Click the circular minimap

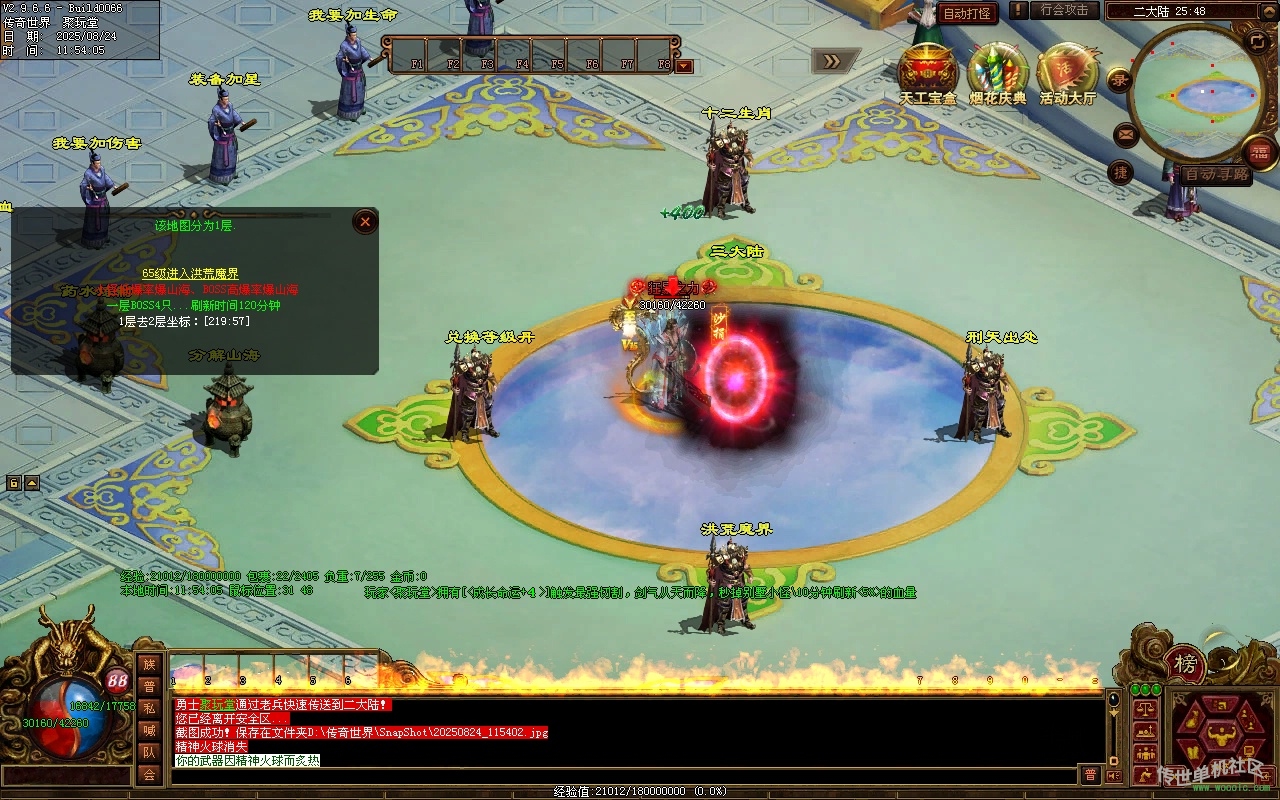[1199, 93]
